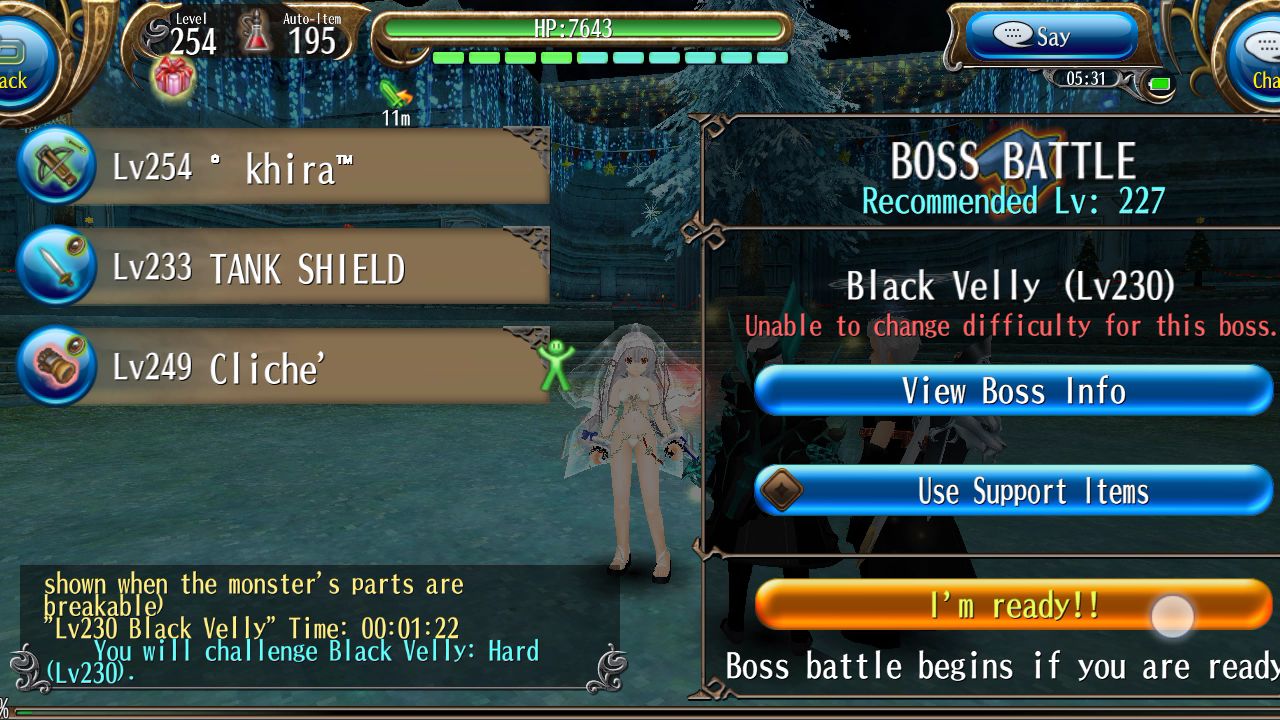
Task: Click the Auto-Item potion icon
Action: pyautogui.click(x=258, y=34)
